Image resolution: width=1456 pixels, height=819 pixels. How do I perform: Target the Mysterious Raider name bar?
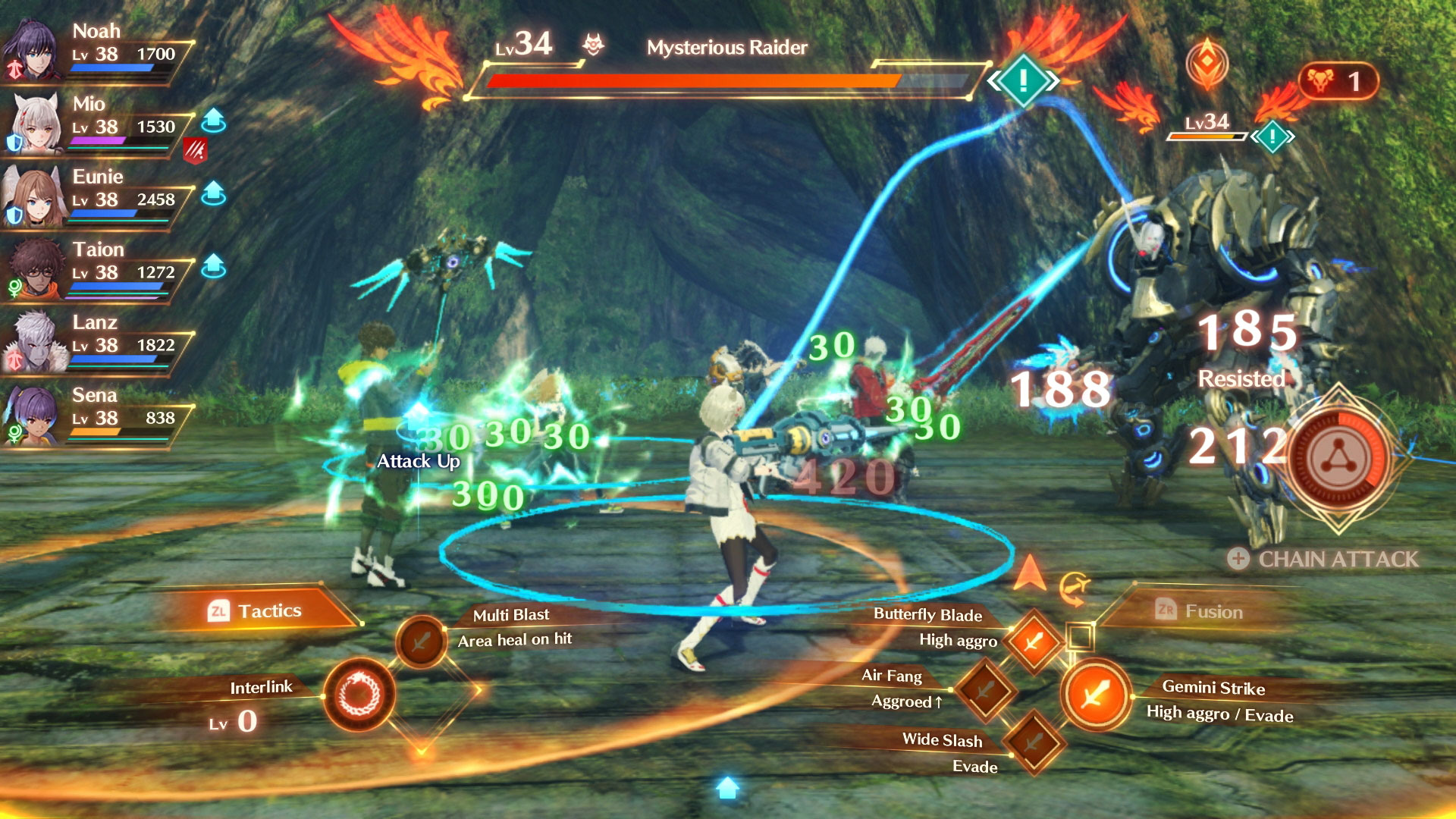pyautogui.click(x=726, y=48)
